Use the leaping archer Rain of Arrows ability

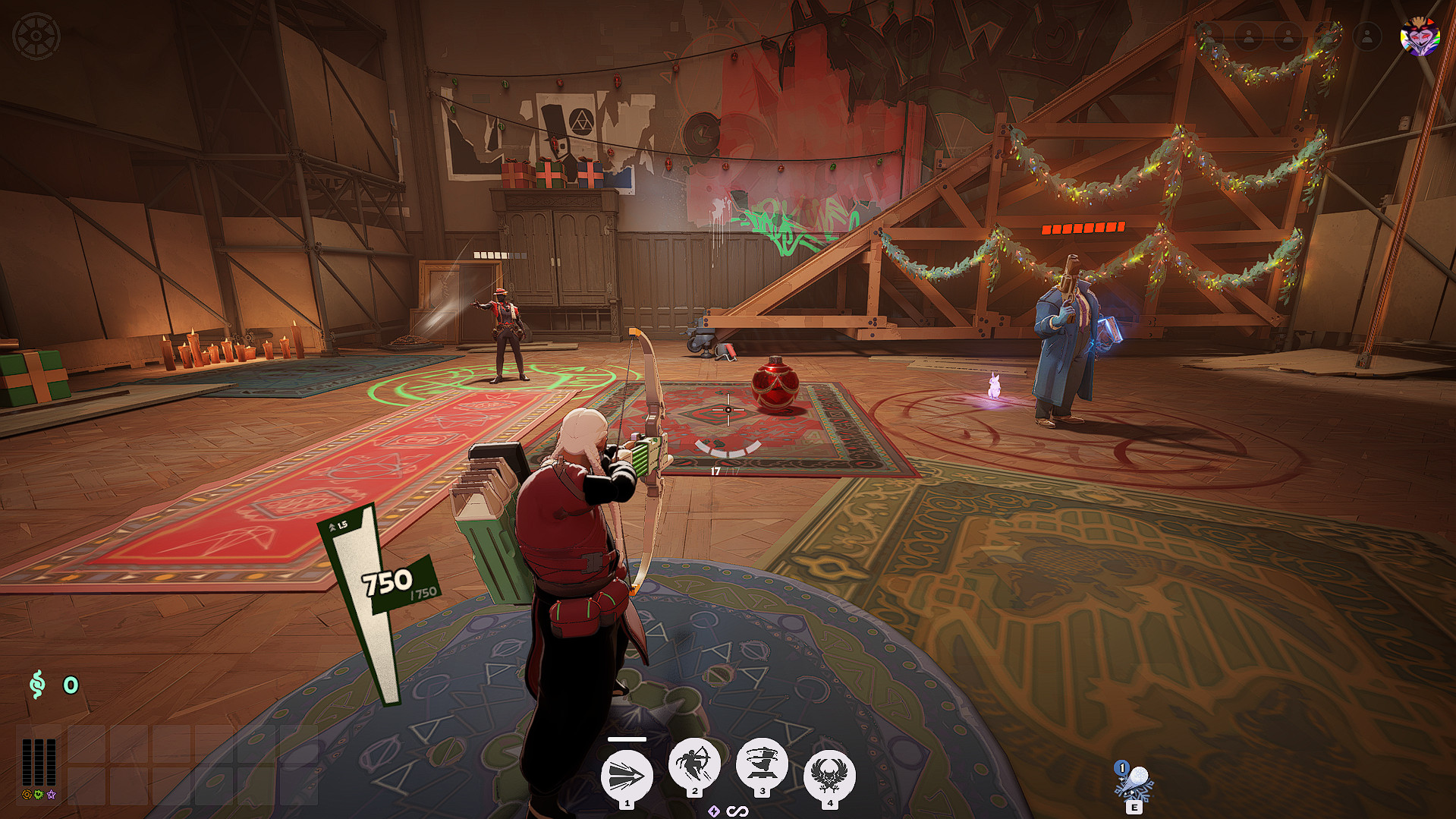[x=694, y=764]
